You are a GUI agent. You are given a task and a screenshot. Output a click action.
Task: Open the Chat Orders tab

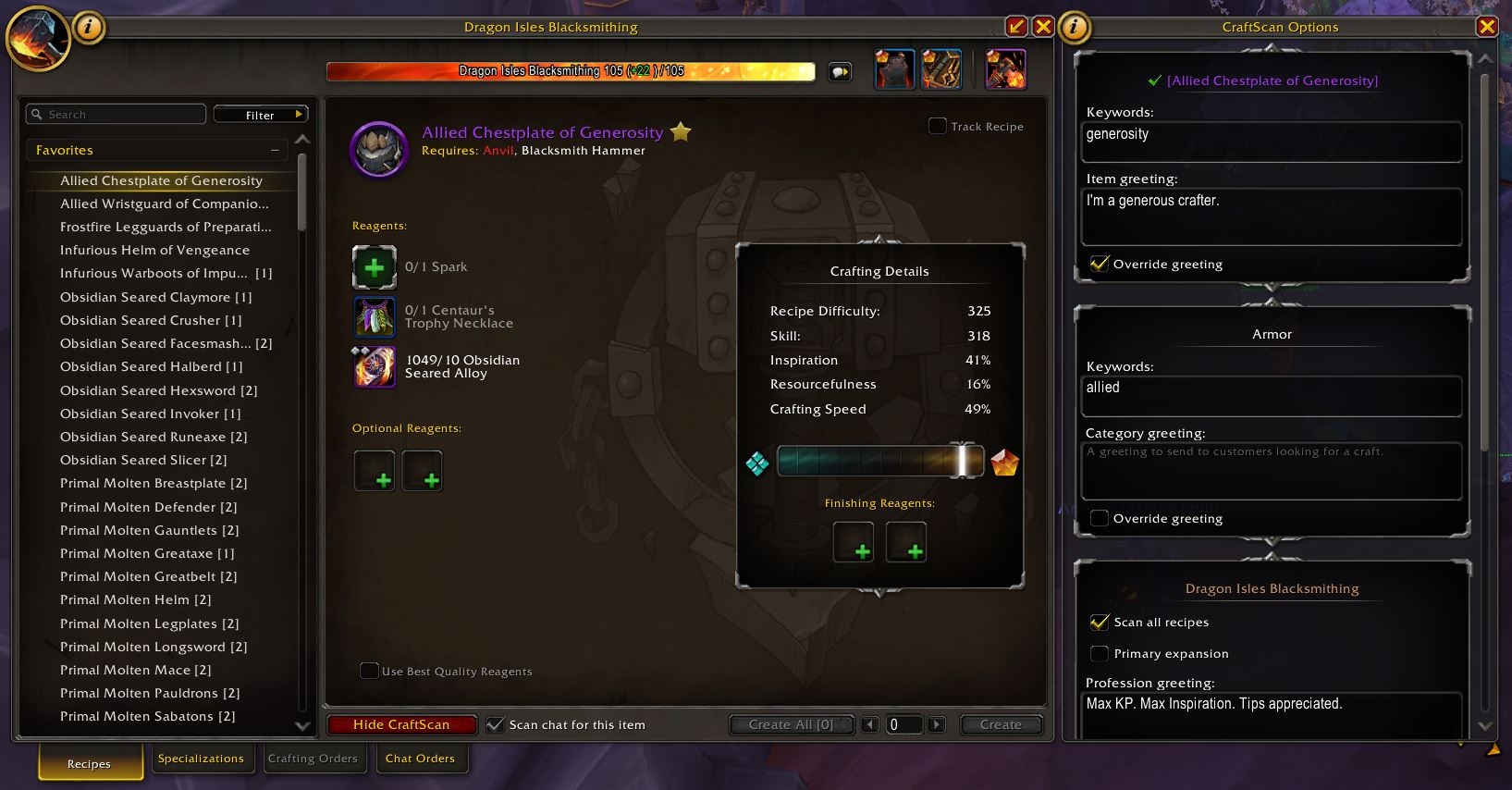point(422,758)
